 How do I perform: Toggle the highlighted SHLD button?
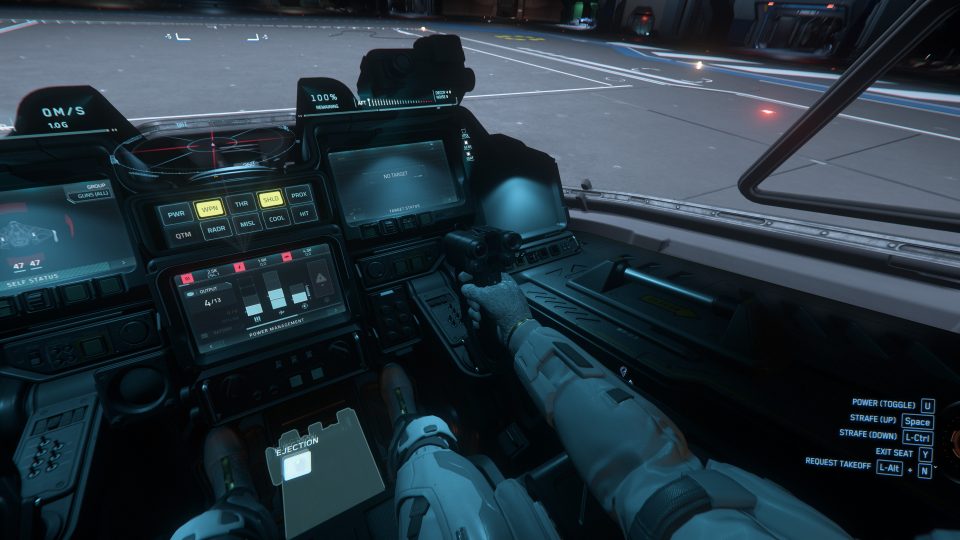[270, 199]
